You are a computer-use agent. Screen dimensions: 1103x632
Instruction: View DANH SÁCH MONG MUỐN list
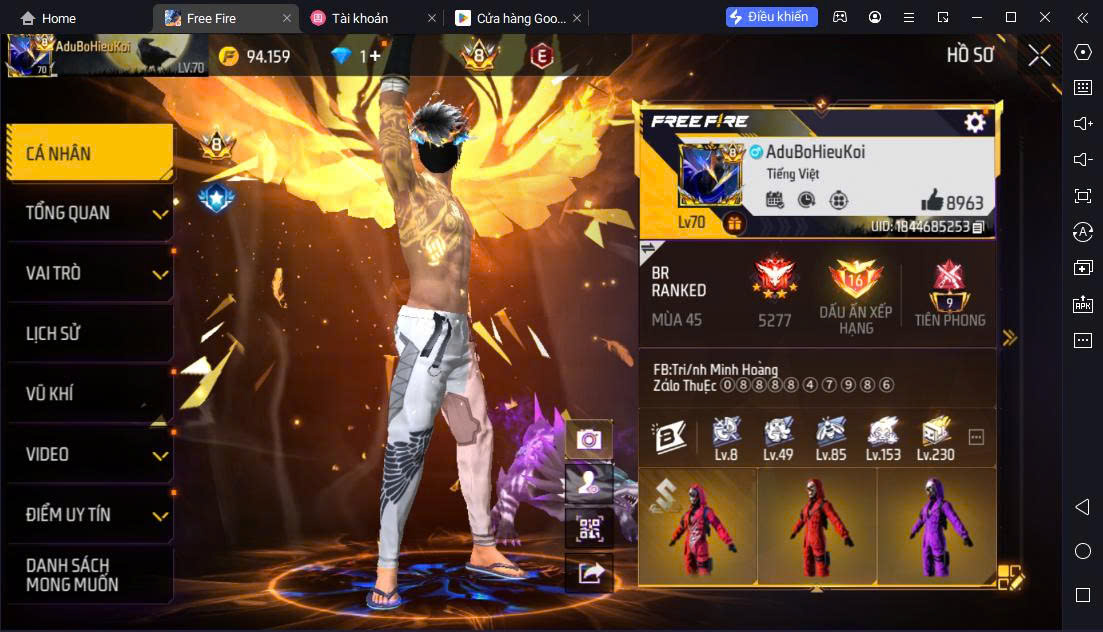90,575
